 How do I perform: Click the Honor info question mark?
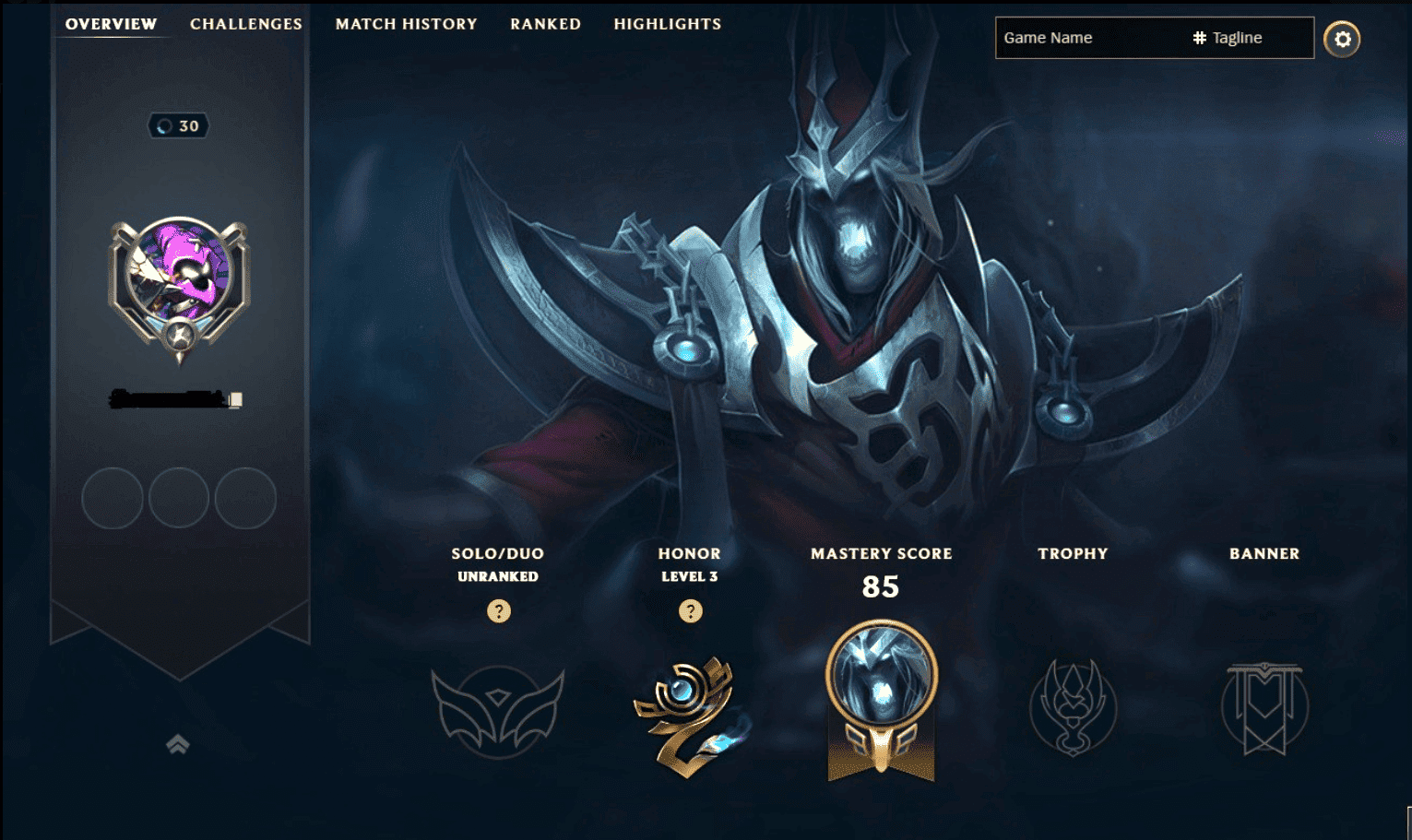pyautogui.click(x=690, y=610)
